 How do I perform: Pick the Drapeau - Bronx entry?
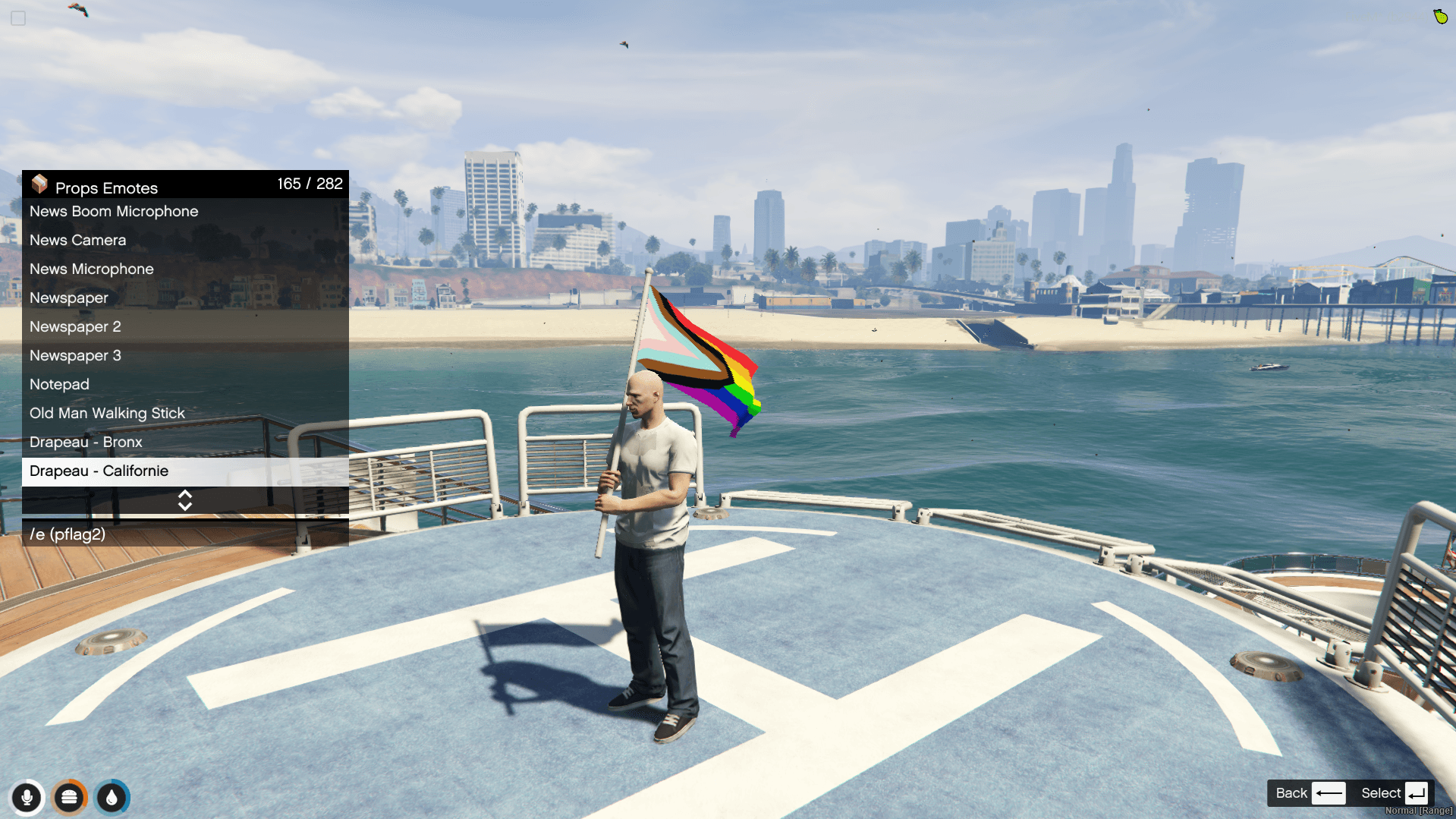pyautogui.click(x=86, y=443)
